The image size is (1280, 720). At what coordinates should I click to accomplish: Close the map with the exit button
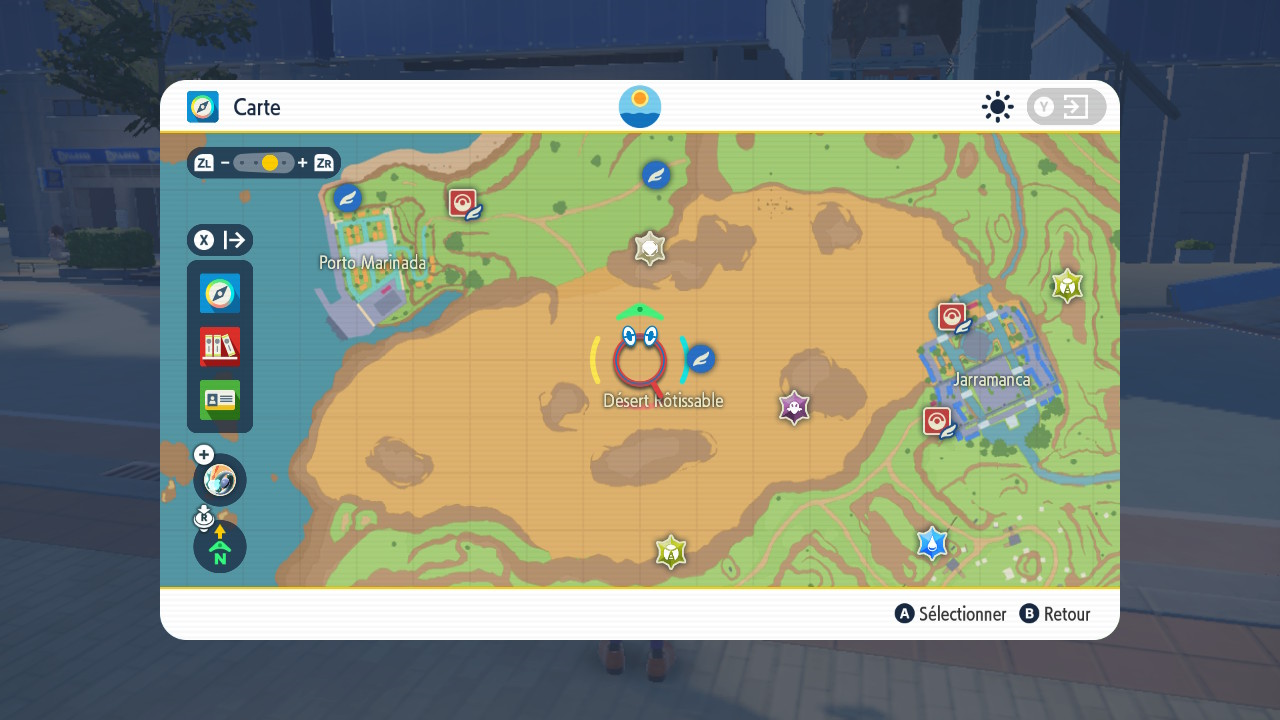pos(1066,107)
